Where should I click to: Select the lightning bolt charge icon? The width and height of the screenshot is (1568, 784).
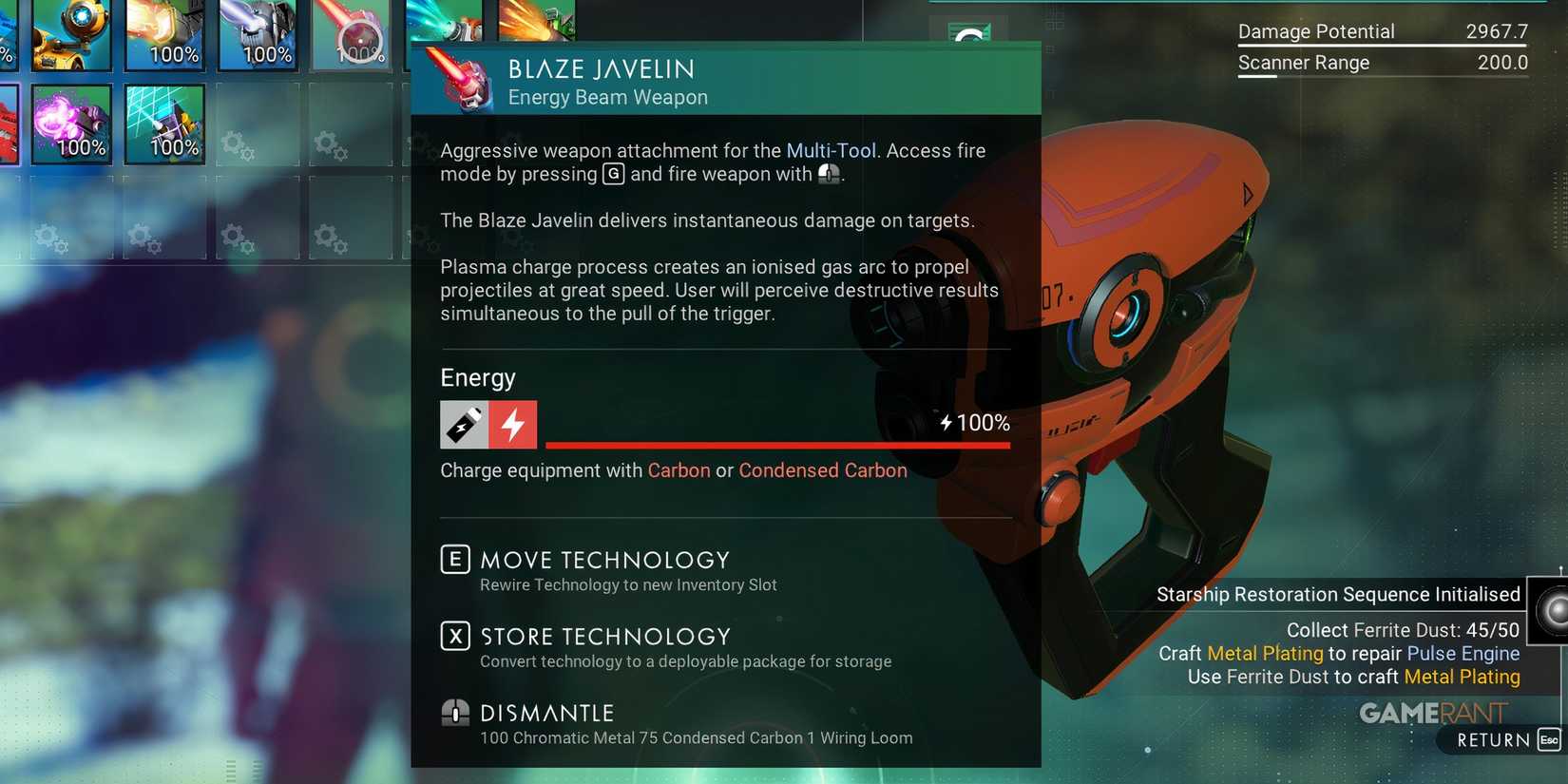tap(513, 424)
